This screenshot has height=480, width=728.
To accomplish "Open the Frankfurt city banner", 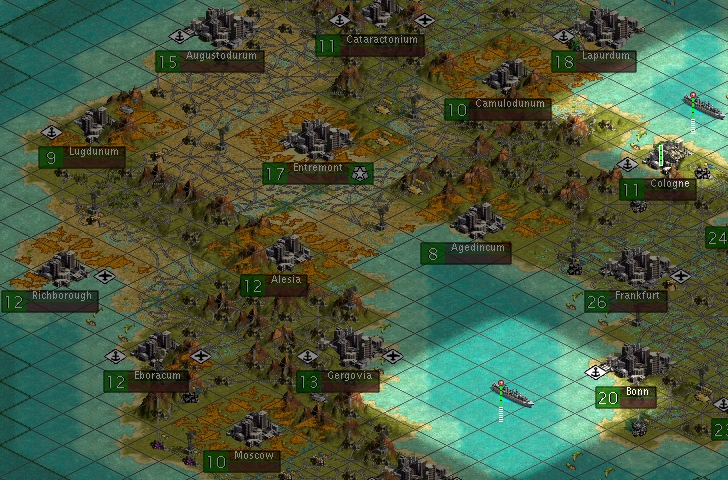I will tap(636, 299).
